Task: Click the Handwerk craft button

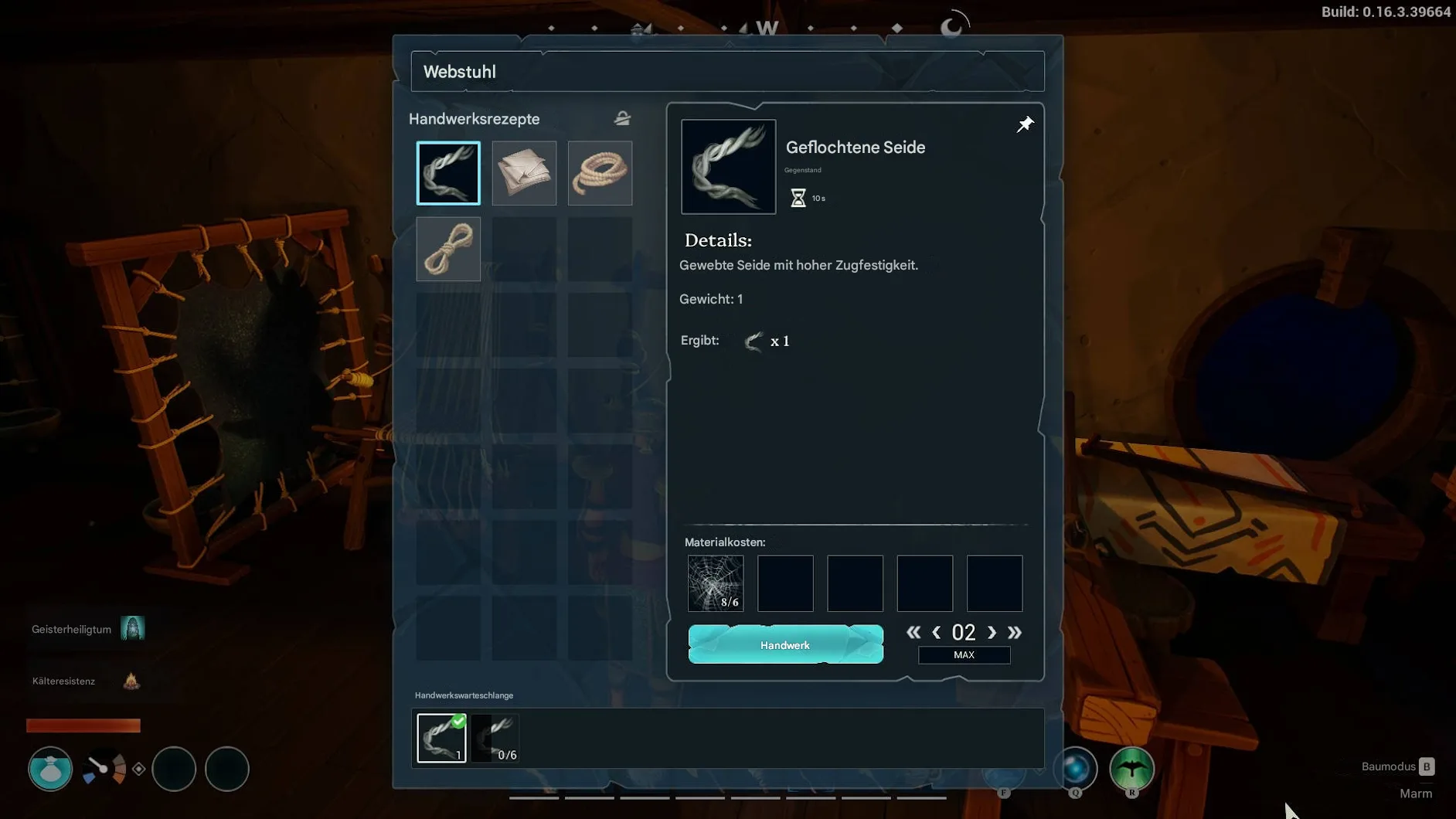Action: point(785,644)
